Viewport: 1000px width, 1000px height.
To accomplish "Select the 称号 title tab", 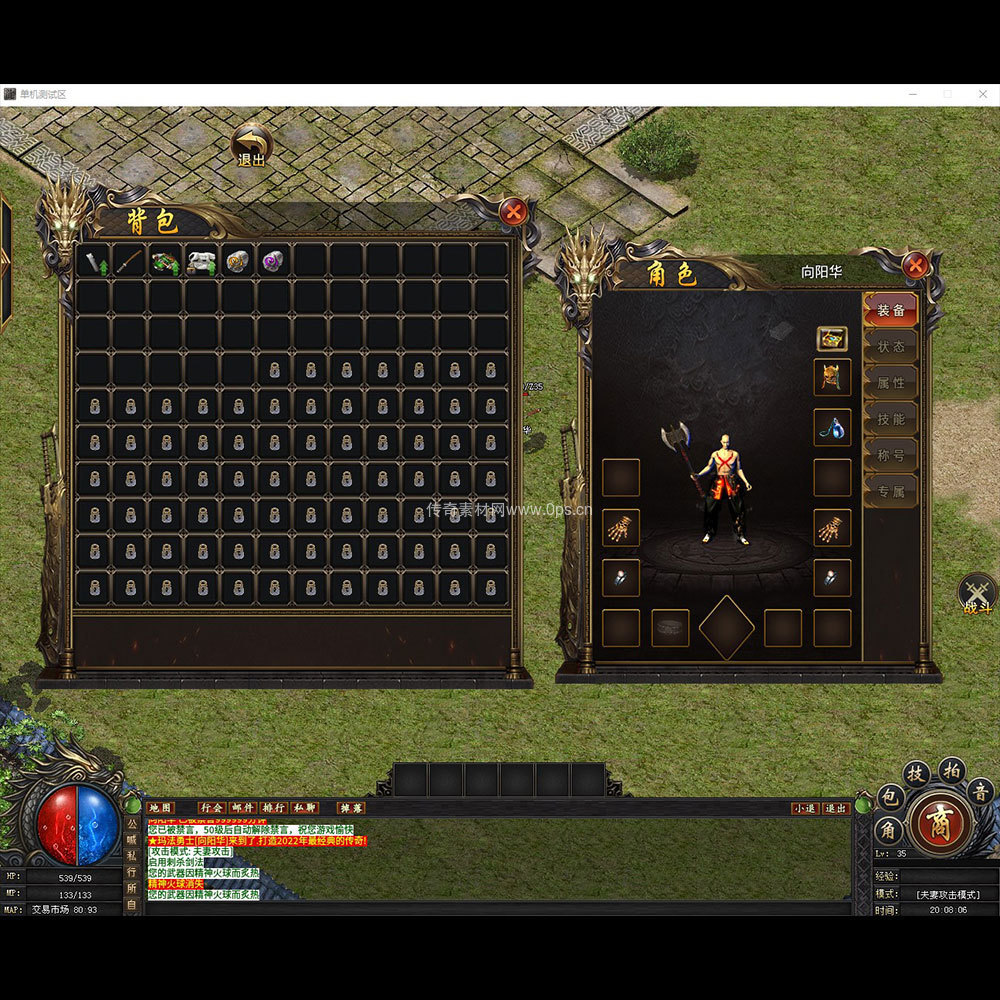I will [890, 455].
